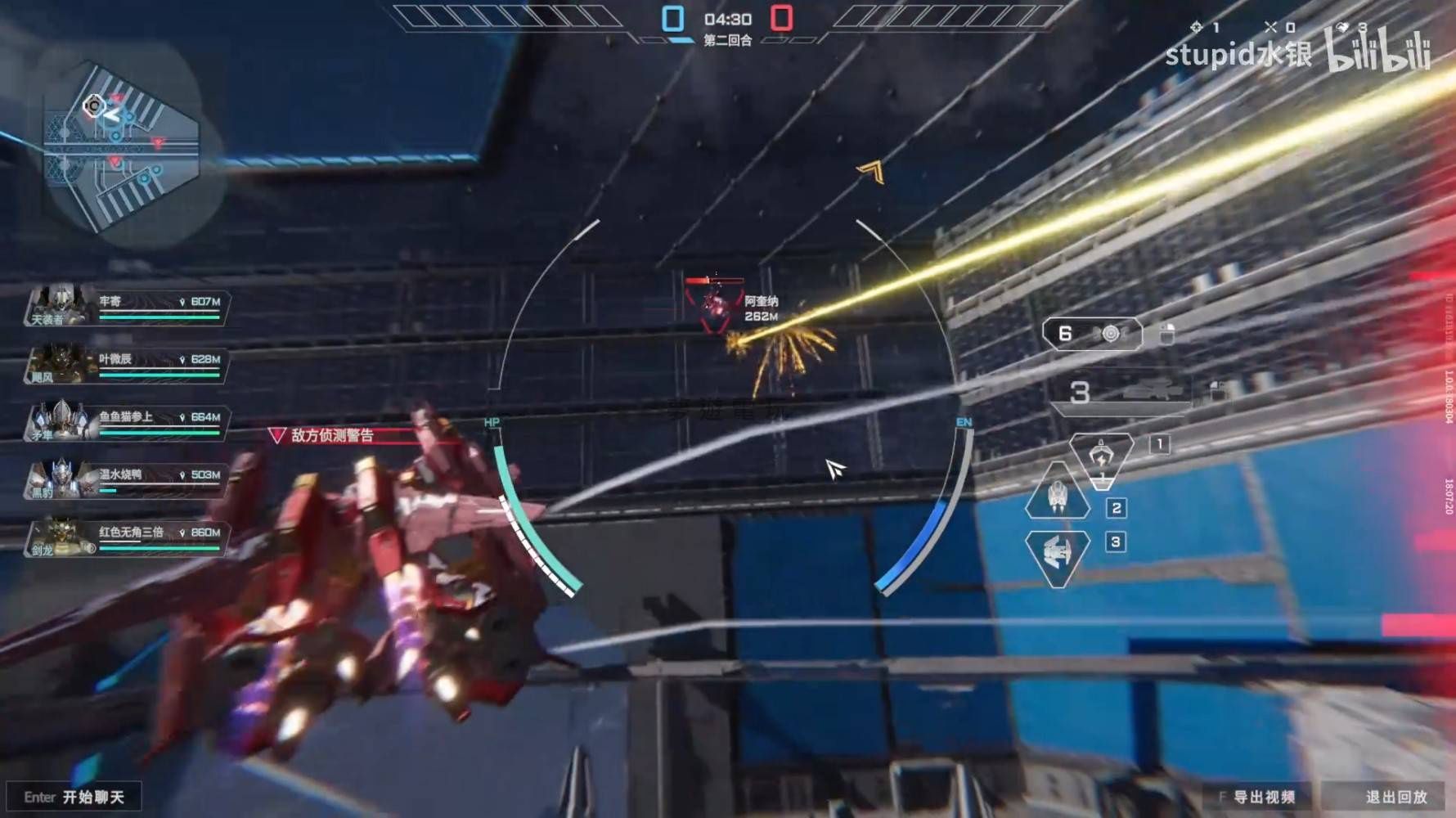Click the battlefield minimap
1456x818 pixels.
tap(121, 147)
